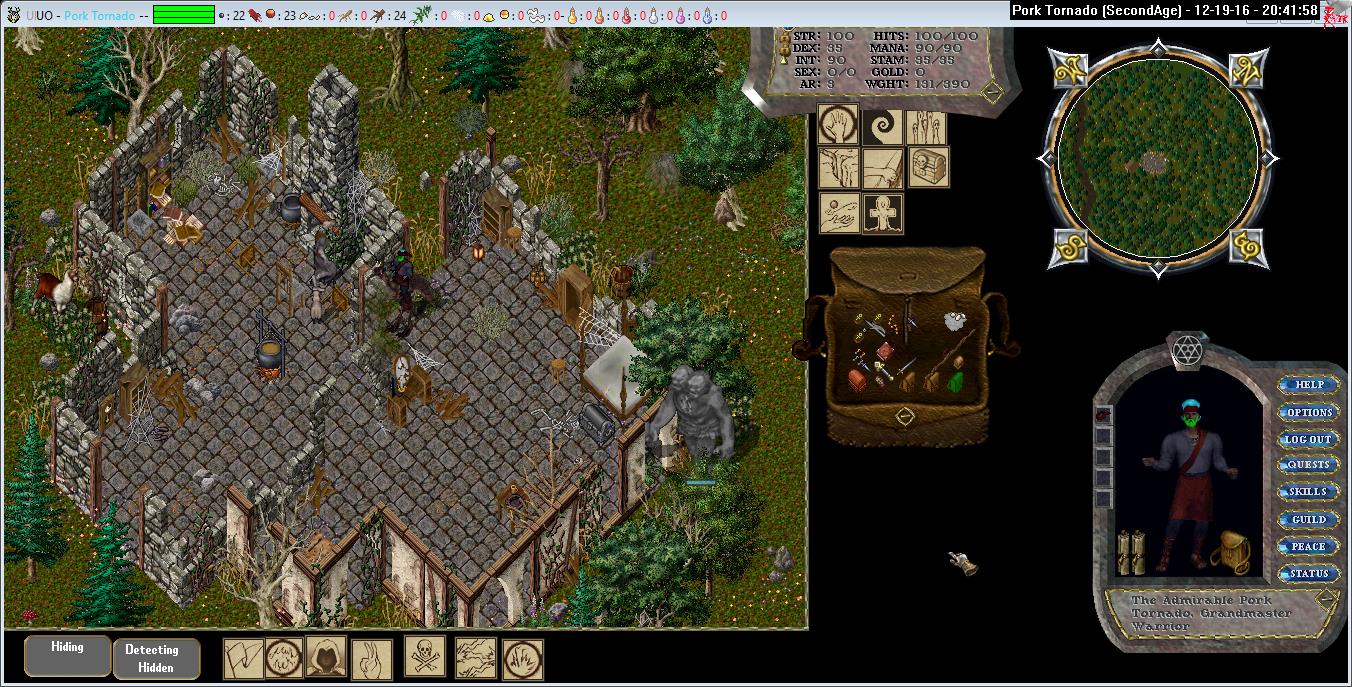Open the Skills list
This screenshot has height=687, width=1352.
pos(1309,492)
